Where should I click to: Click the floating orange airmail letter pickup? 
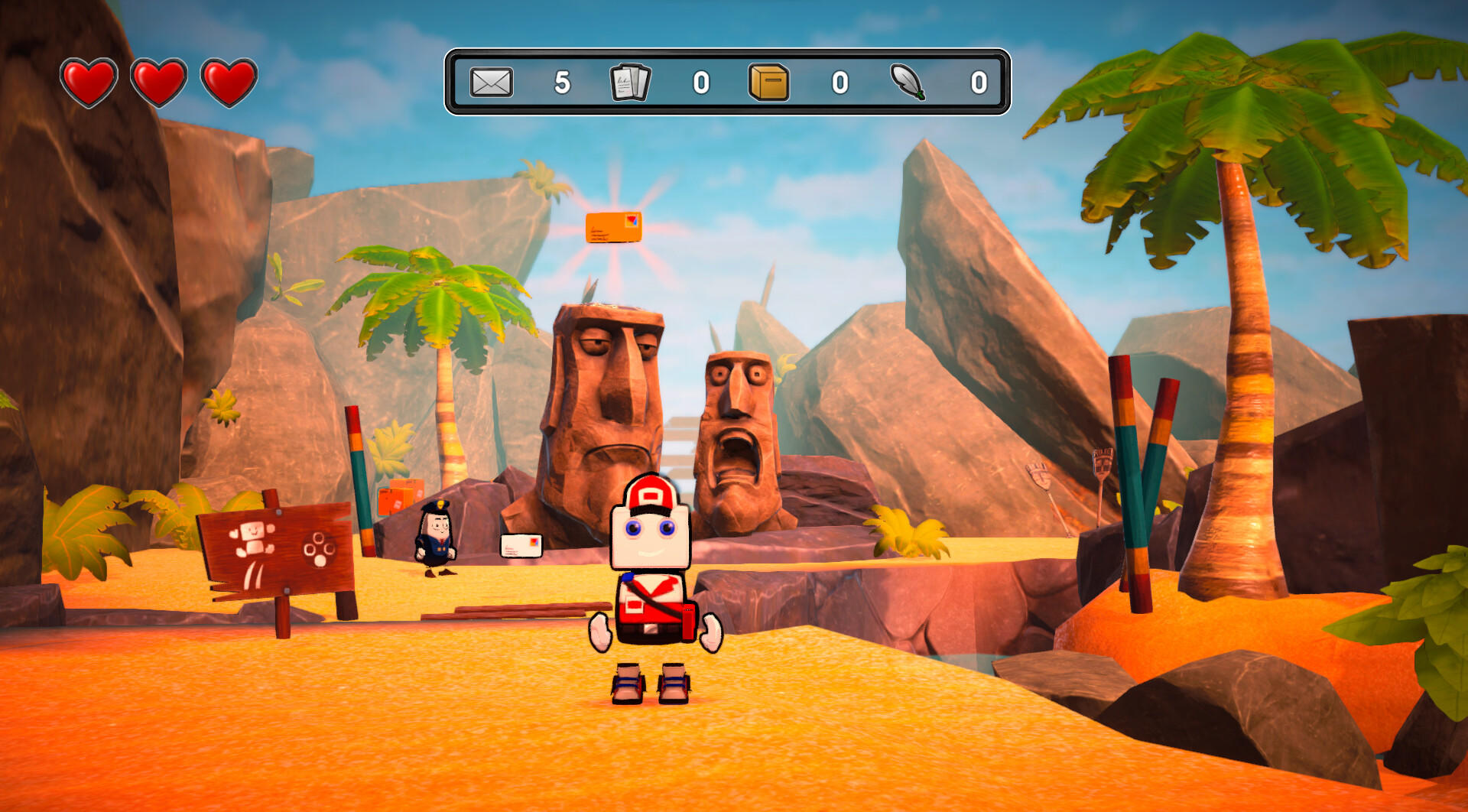point(613,227)
